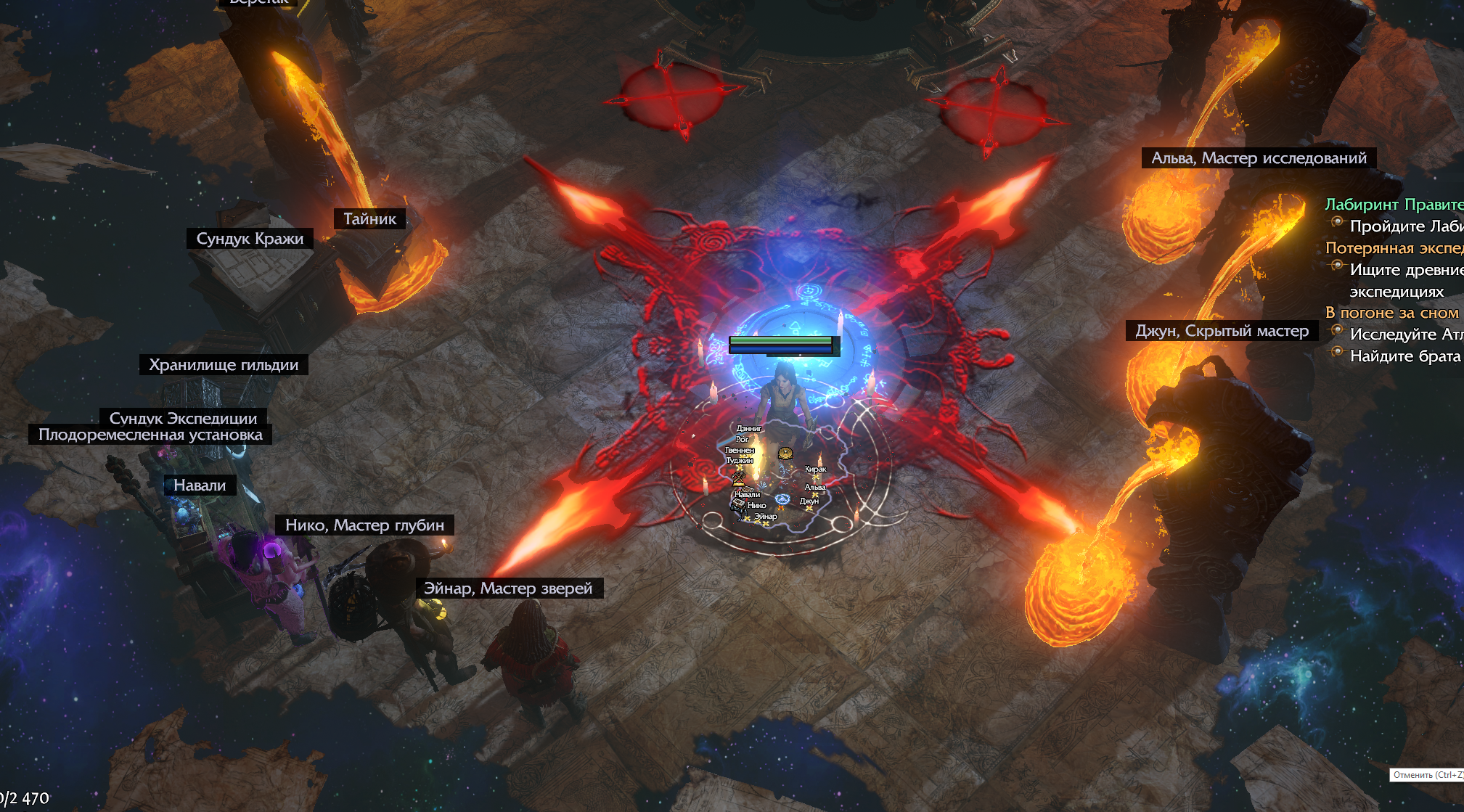Screen dimensions: 1464x812
Task: Choose the Эйнар, Мастер зверей nameplate
Action: [x=508, y=589]
